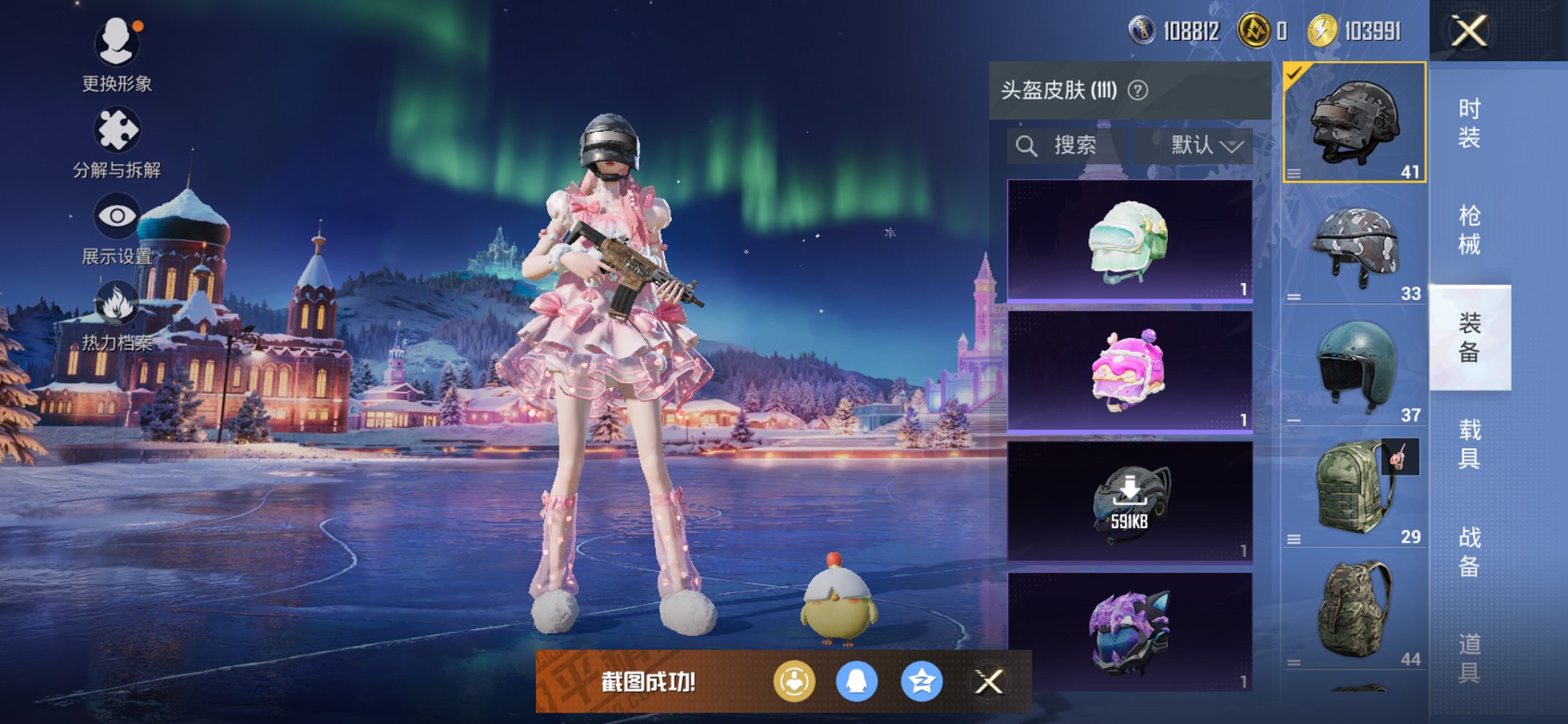Click inside the 搜索 search field
The width and height of the screenshot is (1568, 724).
click(x=1075, y=144)
